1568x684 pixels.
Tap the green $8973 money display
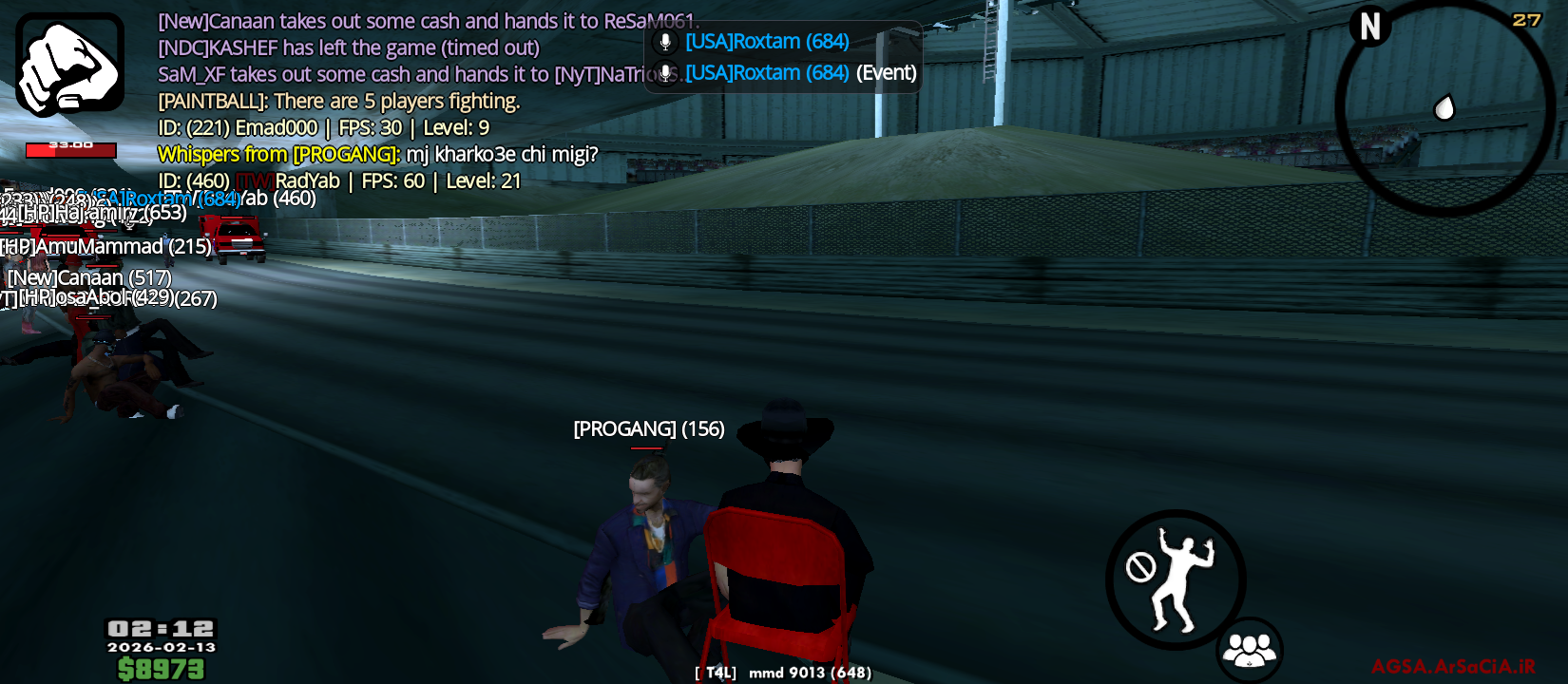pos(159,668)
